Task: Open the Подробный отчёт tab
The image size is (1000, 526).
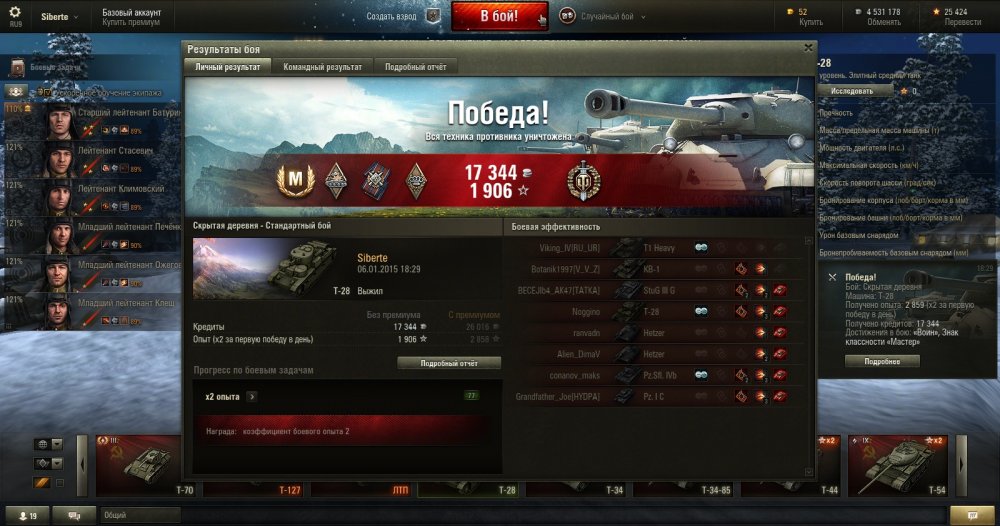Action: pos(416,66)
